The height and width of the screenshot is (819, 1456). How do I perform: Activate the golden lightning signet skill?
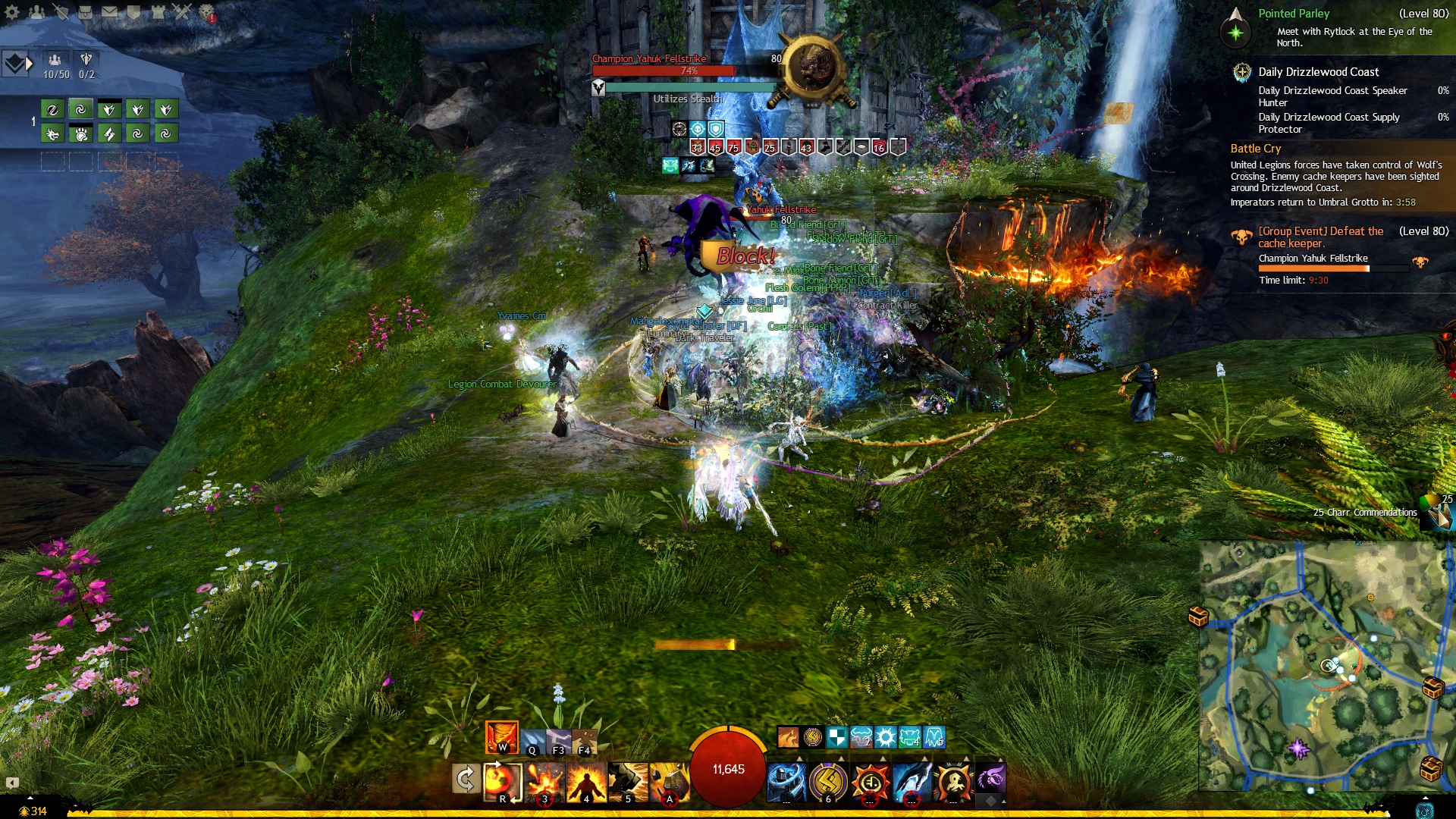[x=828, y=781]
